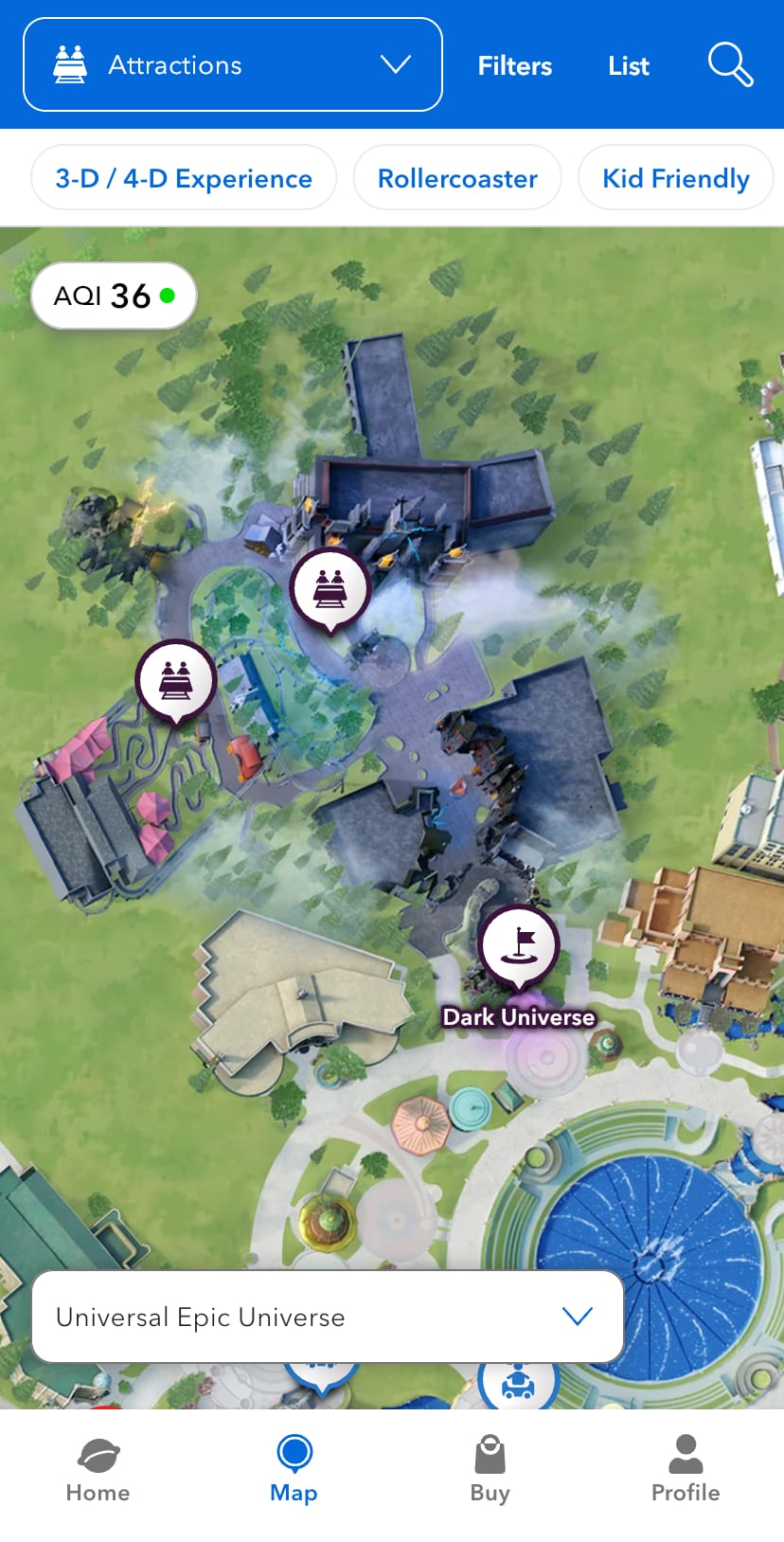Screen dimensions: 784x1542
Task: Choose the Kid Friendly filter chip
Action: point(675,178)
